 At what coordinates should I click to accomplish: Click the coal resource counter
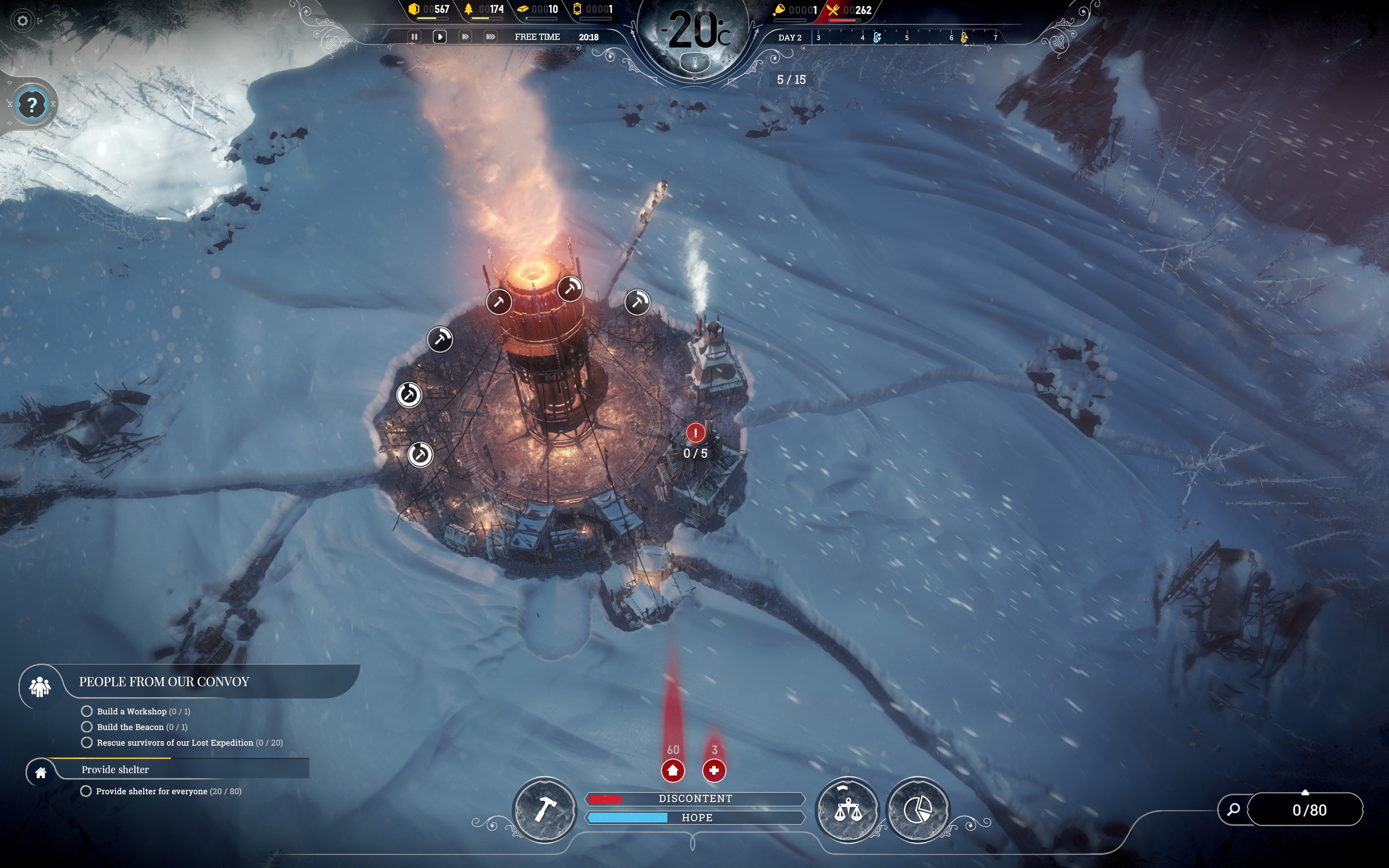tap(429, 9)
